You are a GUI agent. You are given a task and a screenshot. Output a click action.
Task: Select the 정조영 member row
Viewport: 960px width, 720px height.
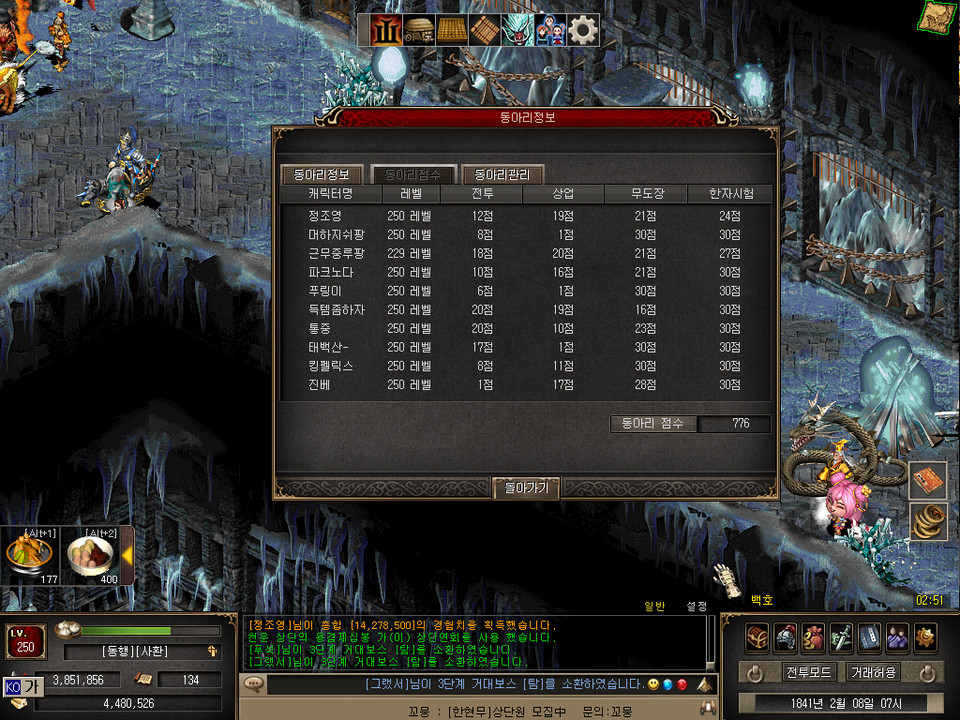pyautogui.click(x=326, y=216)
